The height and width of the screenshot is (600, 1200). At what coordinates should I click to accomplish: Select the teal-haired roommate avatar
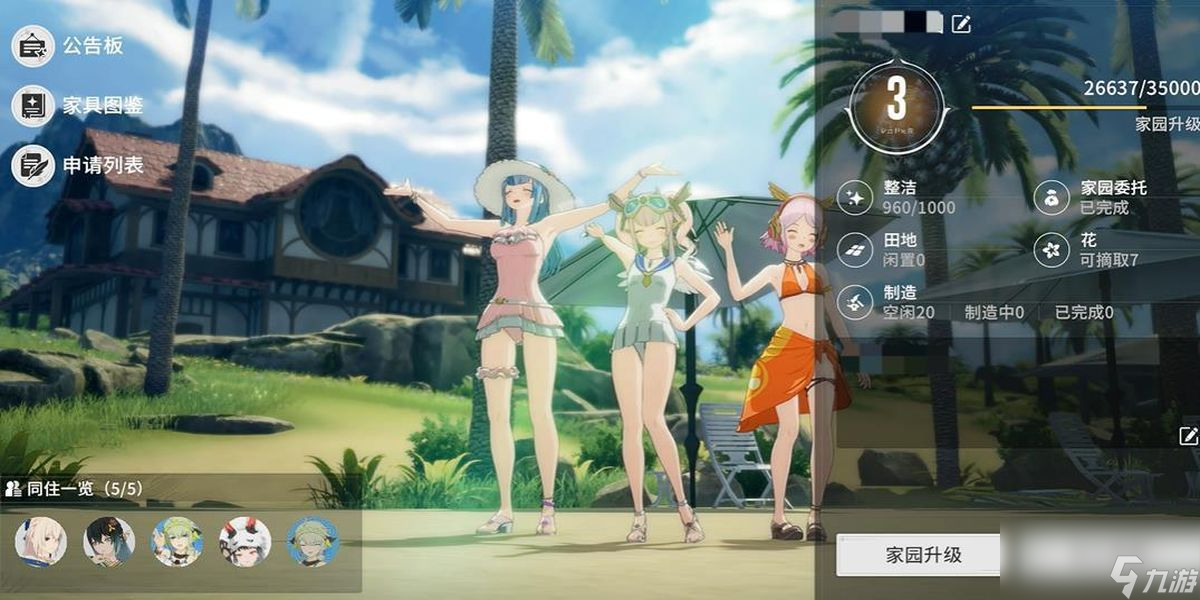313,542
